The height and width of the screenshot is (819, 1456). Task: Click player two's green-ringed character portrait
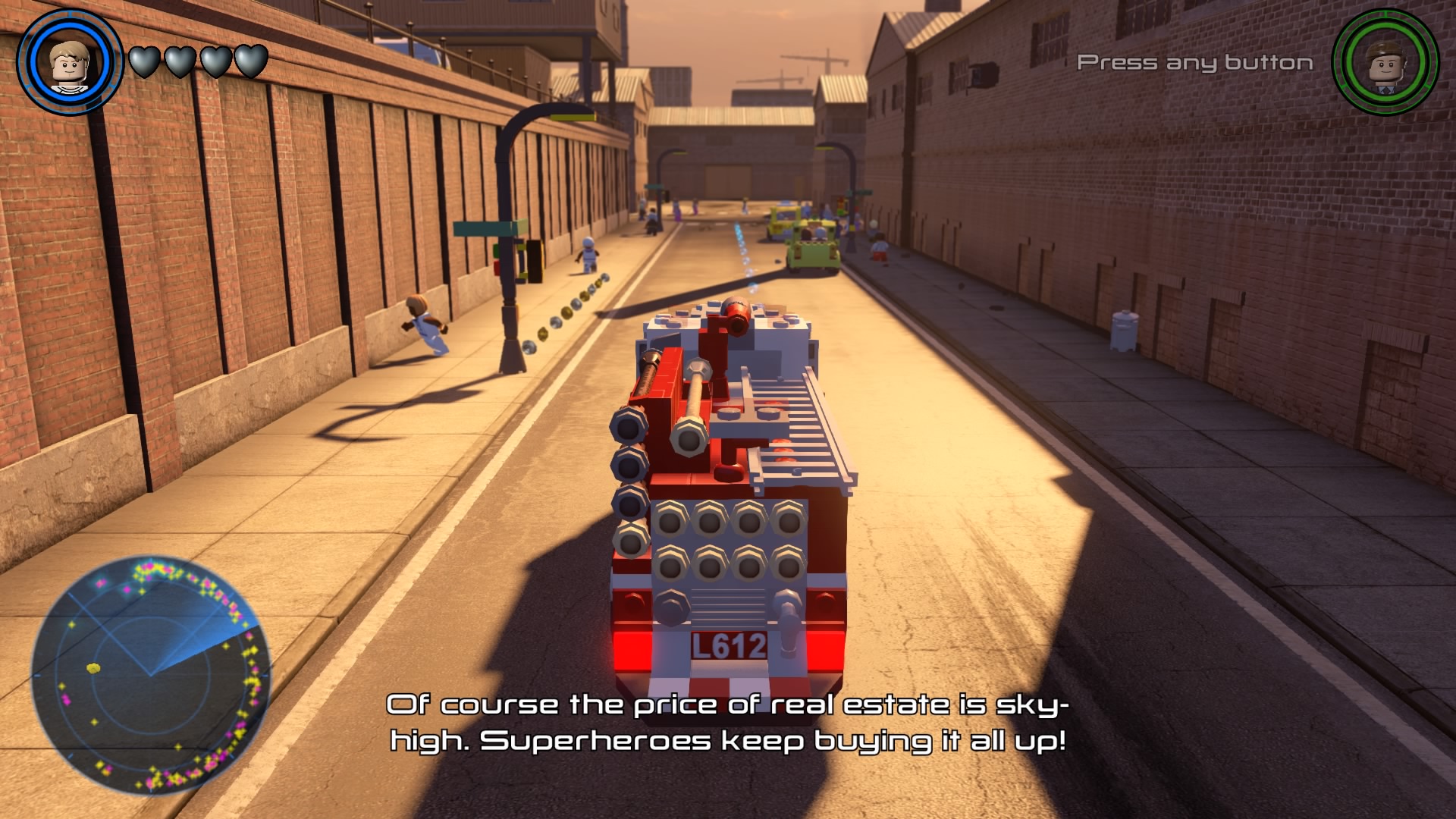click(1385, 63)
